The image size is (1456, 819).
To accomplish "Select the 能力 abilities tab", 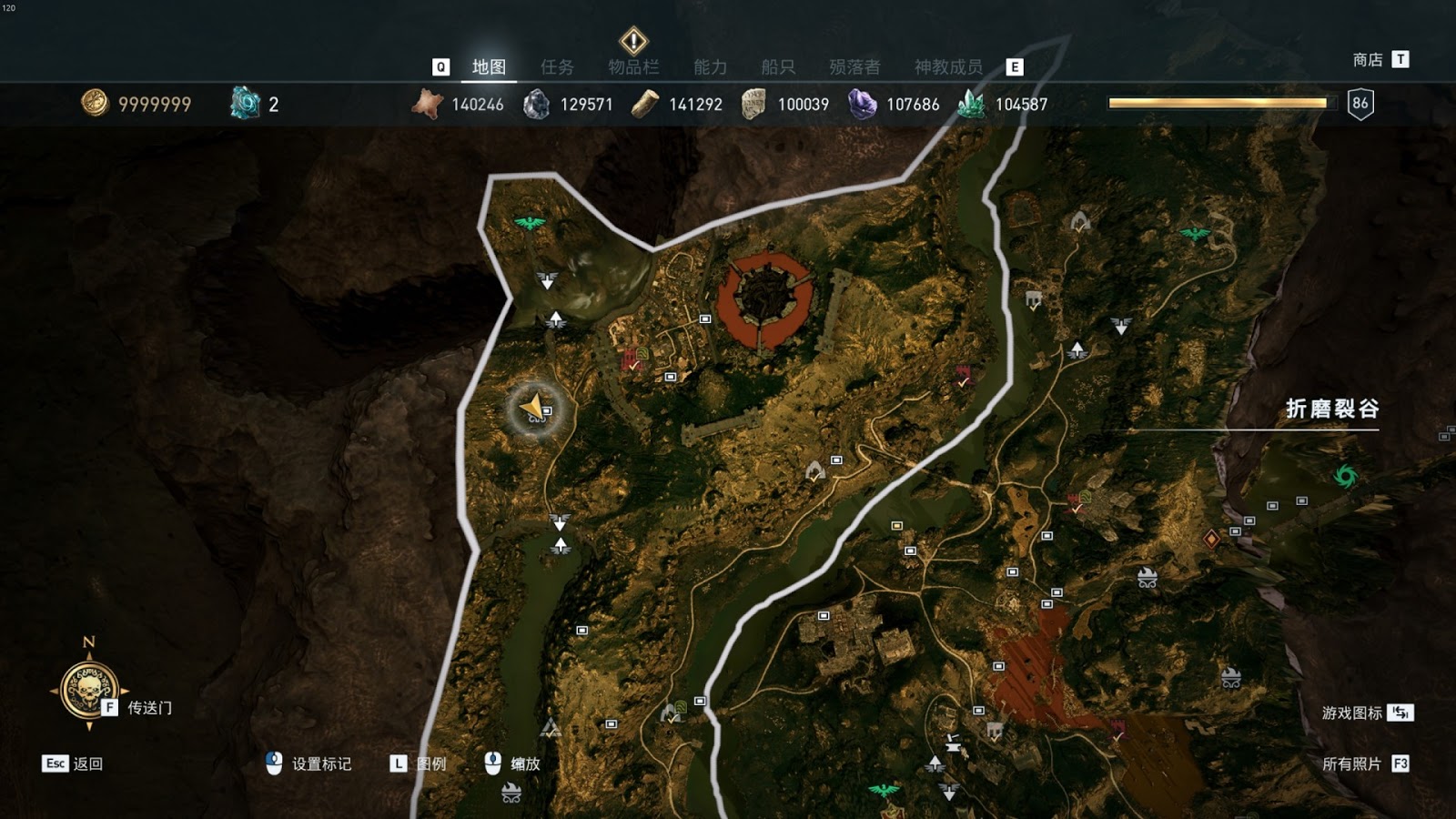I will 710,66.
